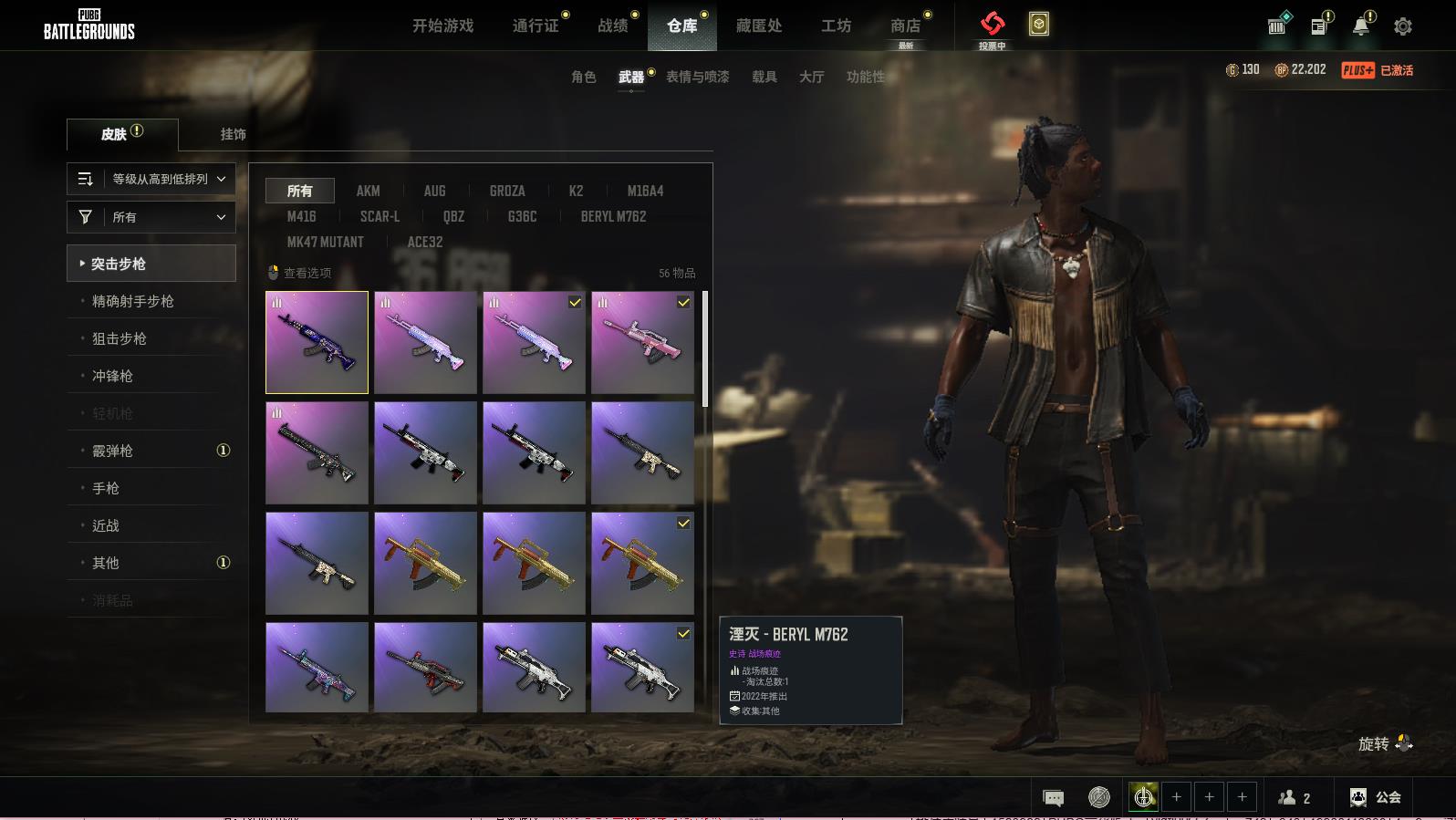This screenshot has height=820, width=1456.
Task: Switch to the 挂饰 charms tab
Action: point(233,134)
